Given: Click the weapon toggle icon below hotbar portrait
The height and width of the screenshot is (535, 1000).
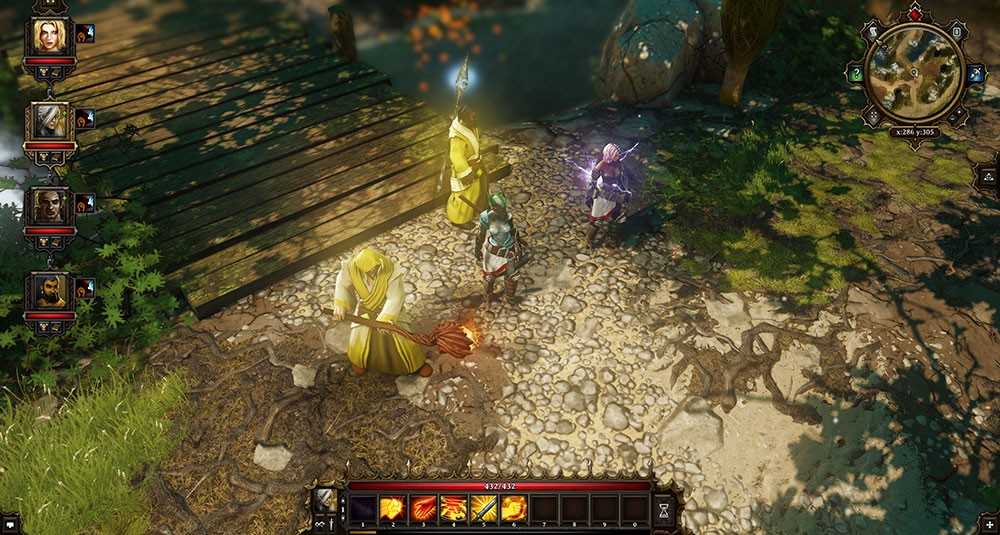Looking at the screenshot, I should (x=332, y=522).
